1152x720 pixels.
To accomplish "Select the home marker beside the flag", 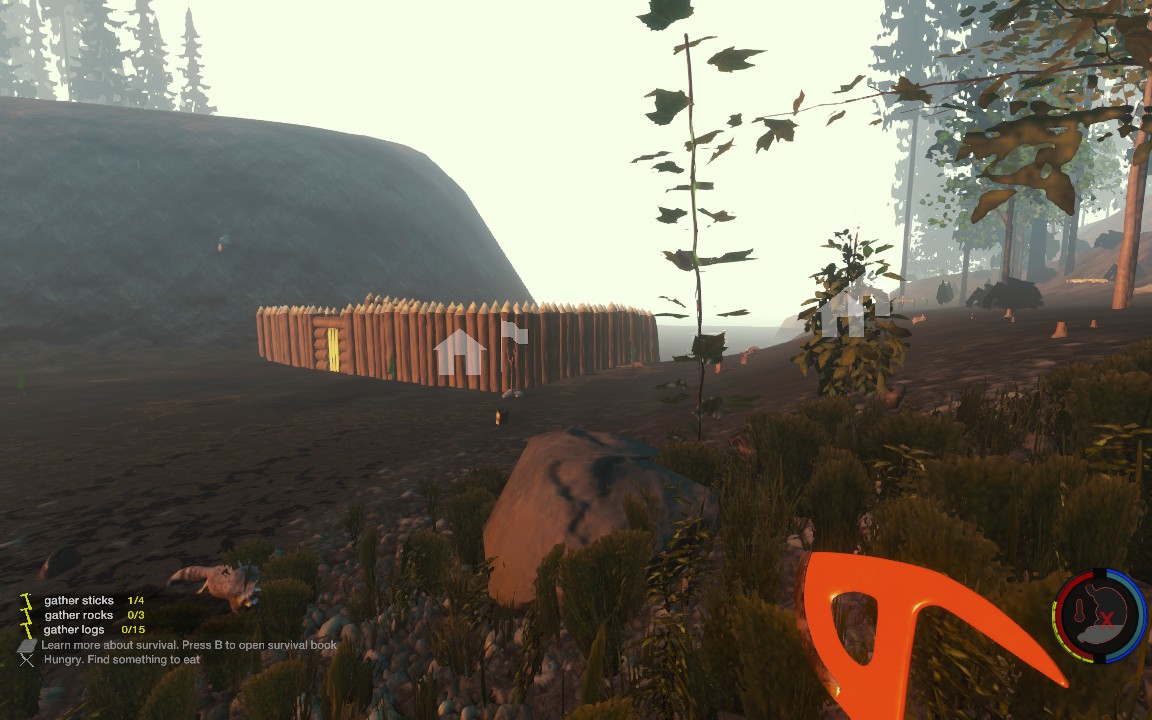I will coord(459,351).
